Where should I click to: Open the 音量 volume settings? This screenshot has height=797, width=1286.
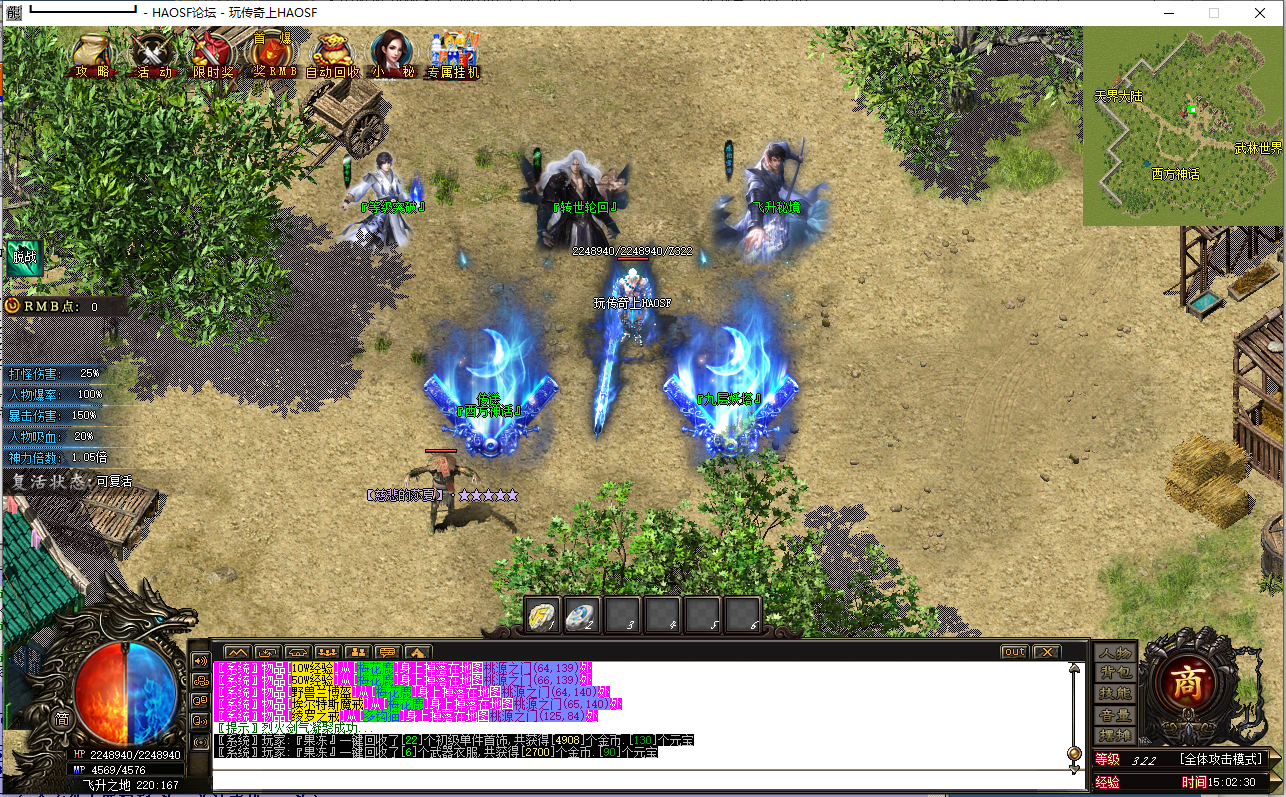1117,714
